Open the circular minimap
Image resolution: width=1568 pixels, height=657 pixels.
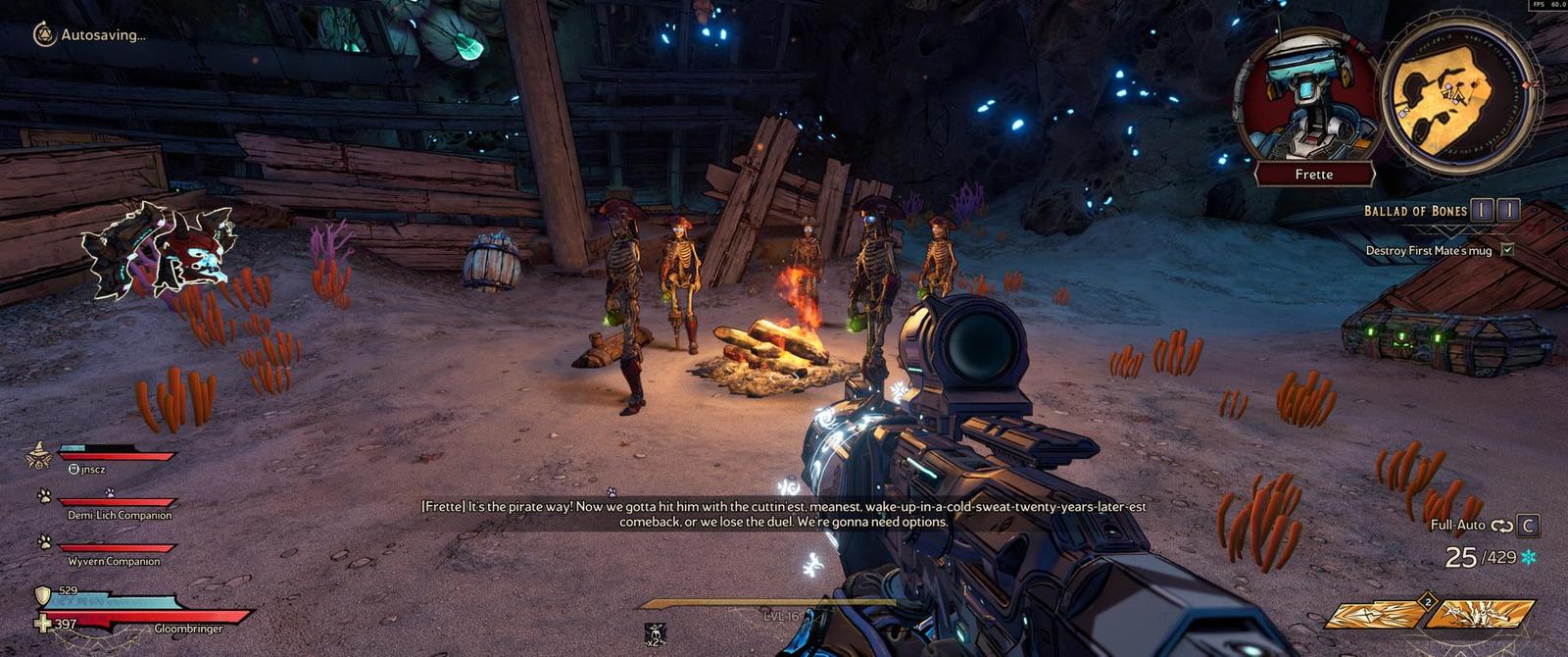(1455, 93)
